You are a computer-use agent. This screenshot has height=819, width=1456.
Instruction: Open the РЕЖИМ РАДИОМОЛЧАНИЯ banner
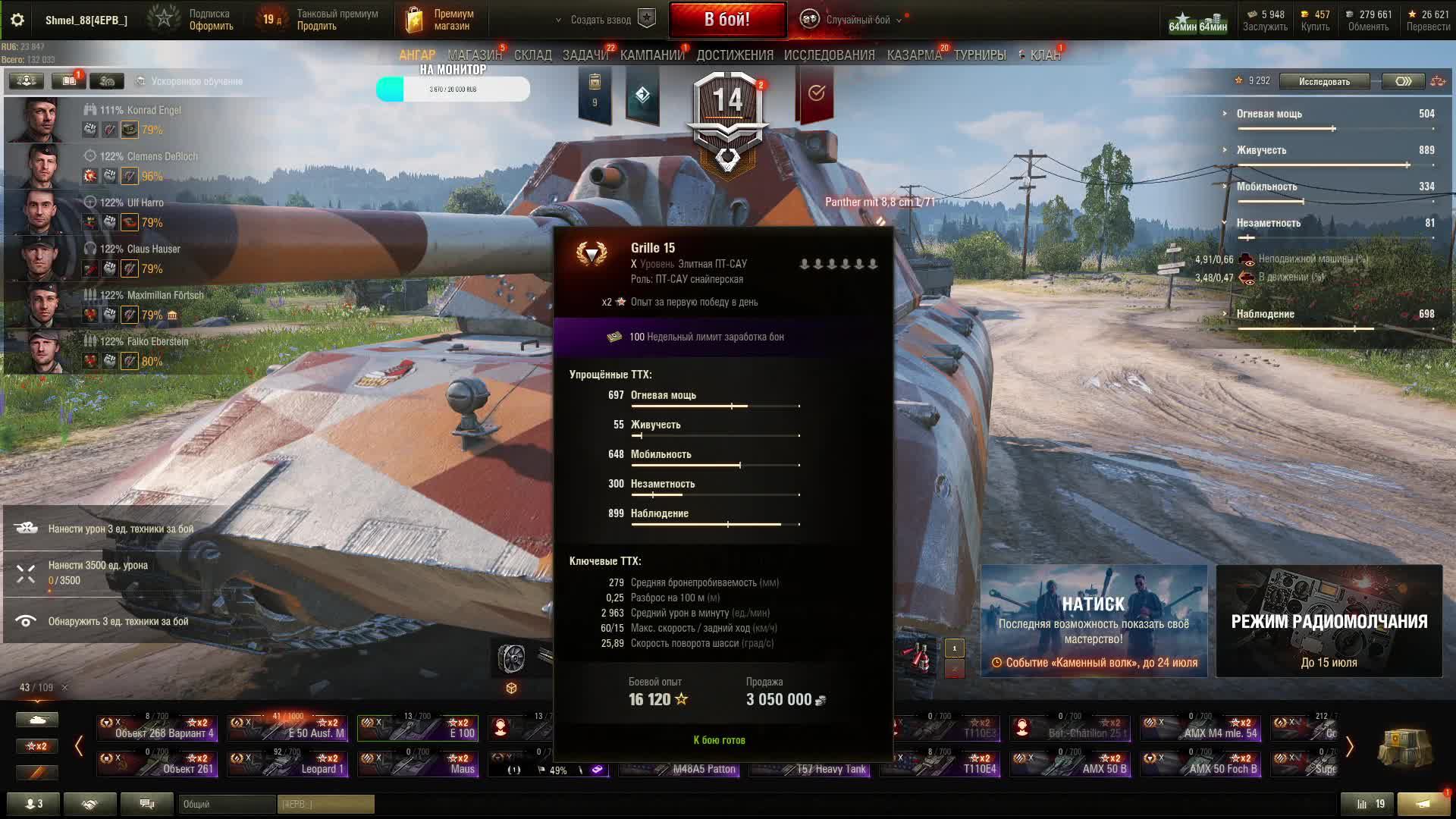1329,620
